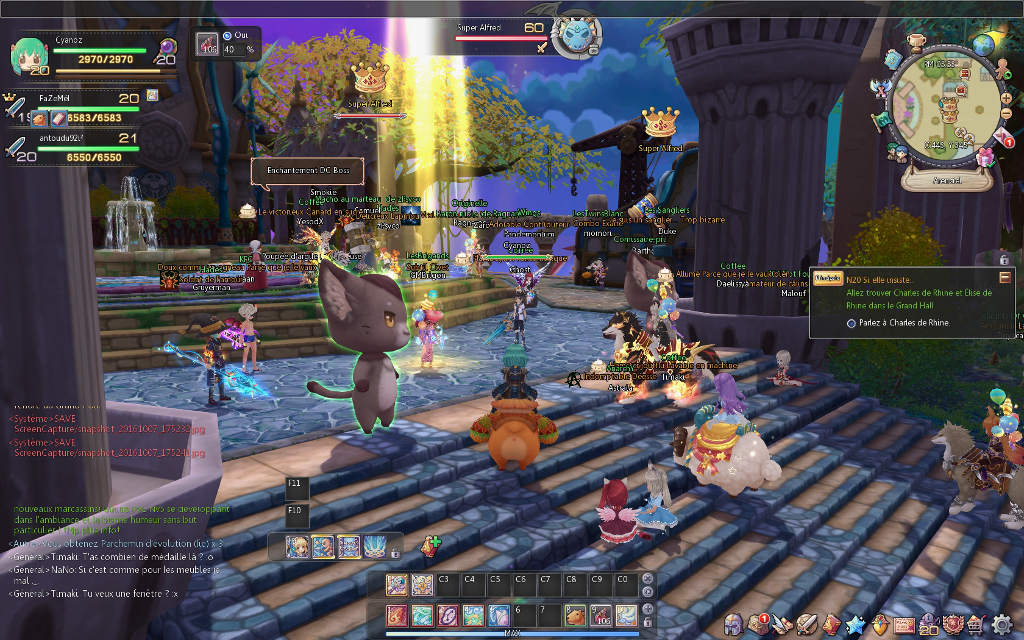Open the world map globe icon
This screenshot has width=1024, height=640.
tap(985, 44)
